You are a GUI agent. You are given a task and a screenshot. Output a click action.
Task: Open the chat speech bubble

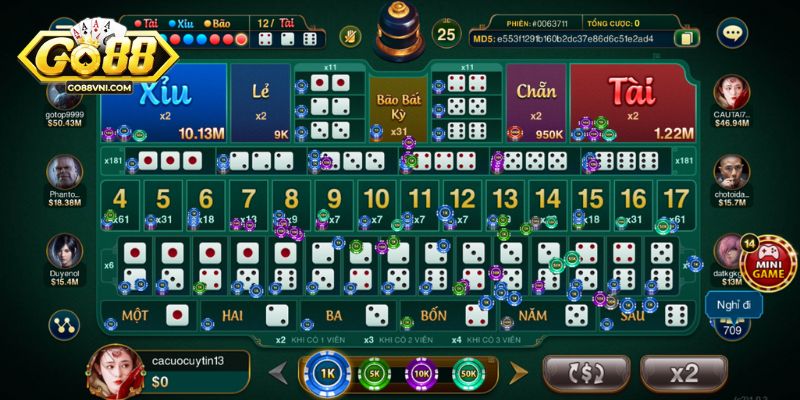point(732,33)
